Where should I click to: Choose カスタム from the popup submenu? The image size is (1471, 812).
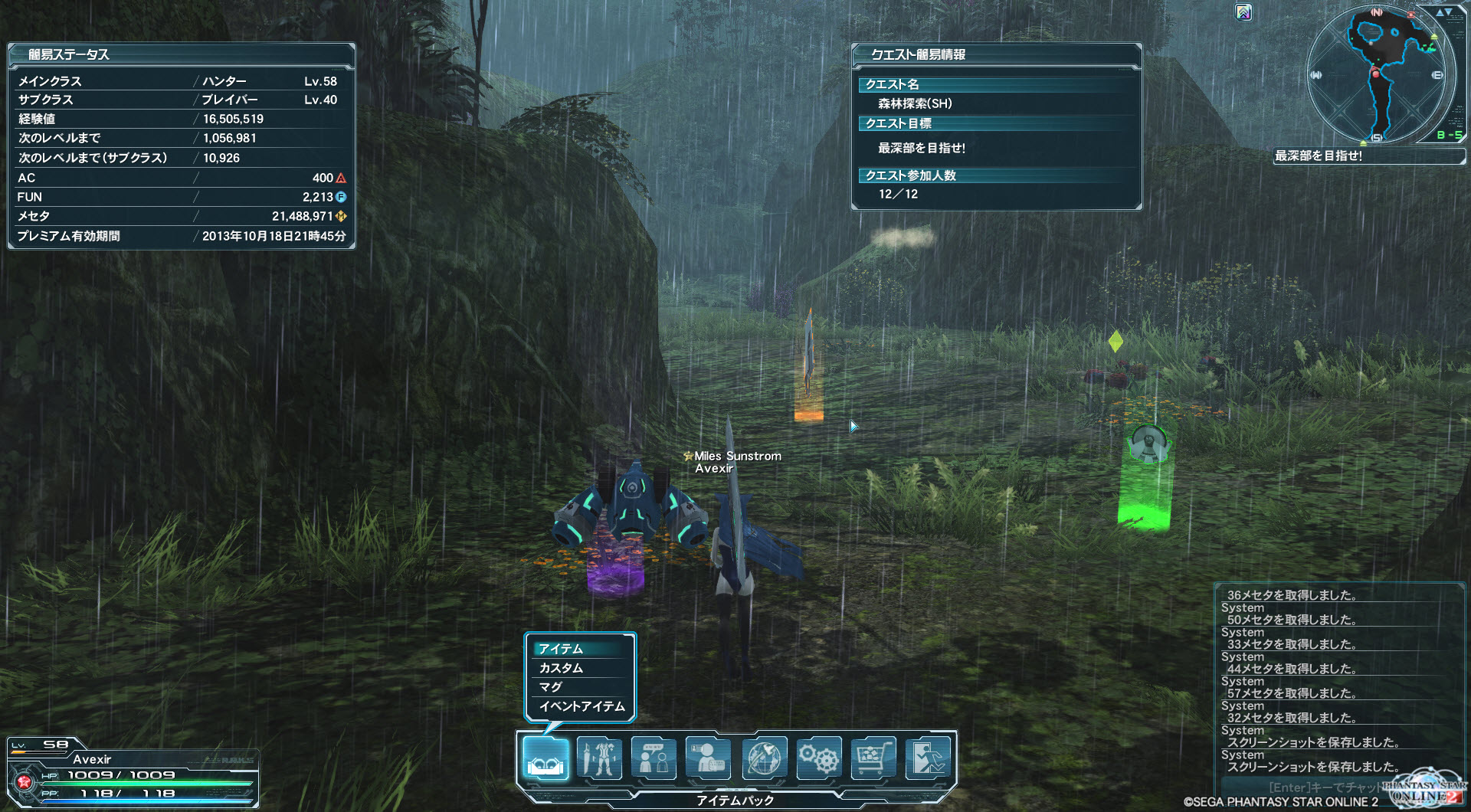pos(579,668)
